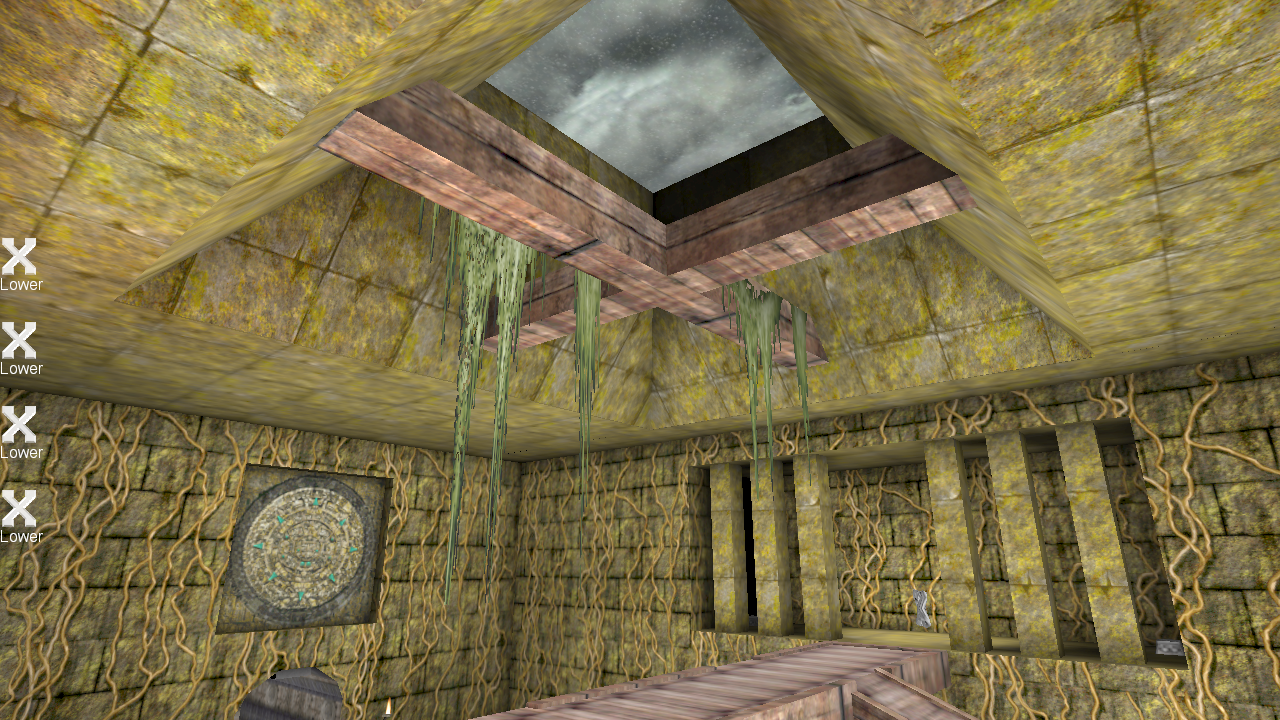The height and width of the screenshot is (720, 1280).
Task: Select the fourth white X icon
Action: 21,509
